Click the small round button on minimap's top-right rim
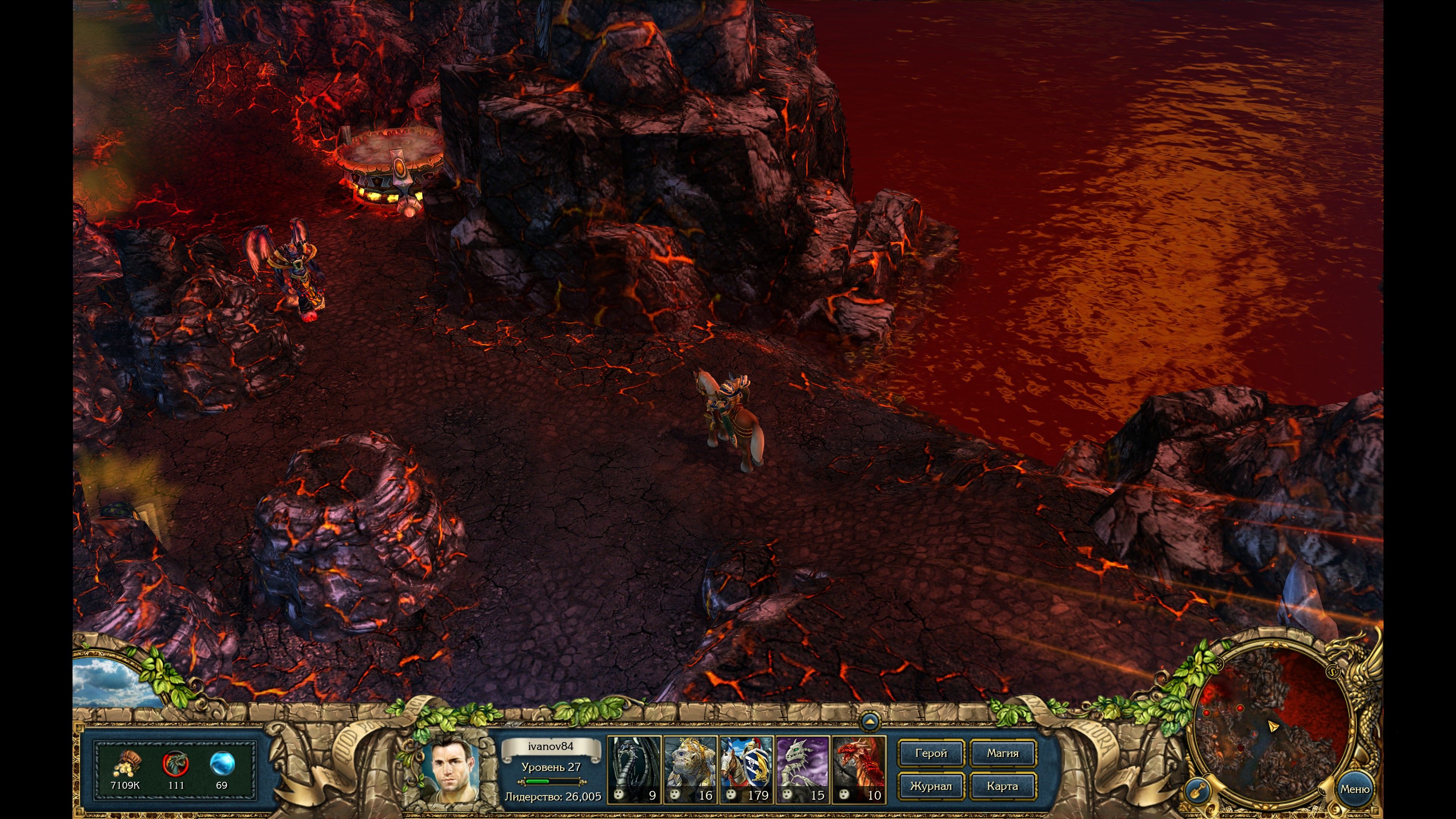The height and width of the screenshot is (819, 1456). 1333,672
